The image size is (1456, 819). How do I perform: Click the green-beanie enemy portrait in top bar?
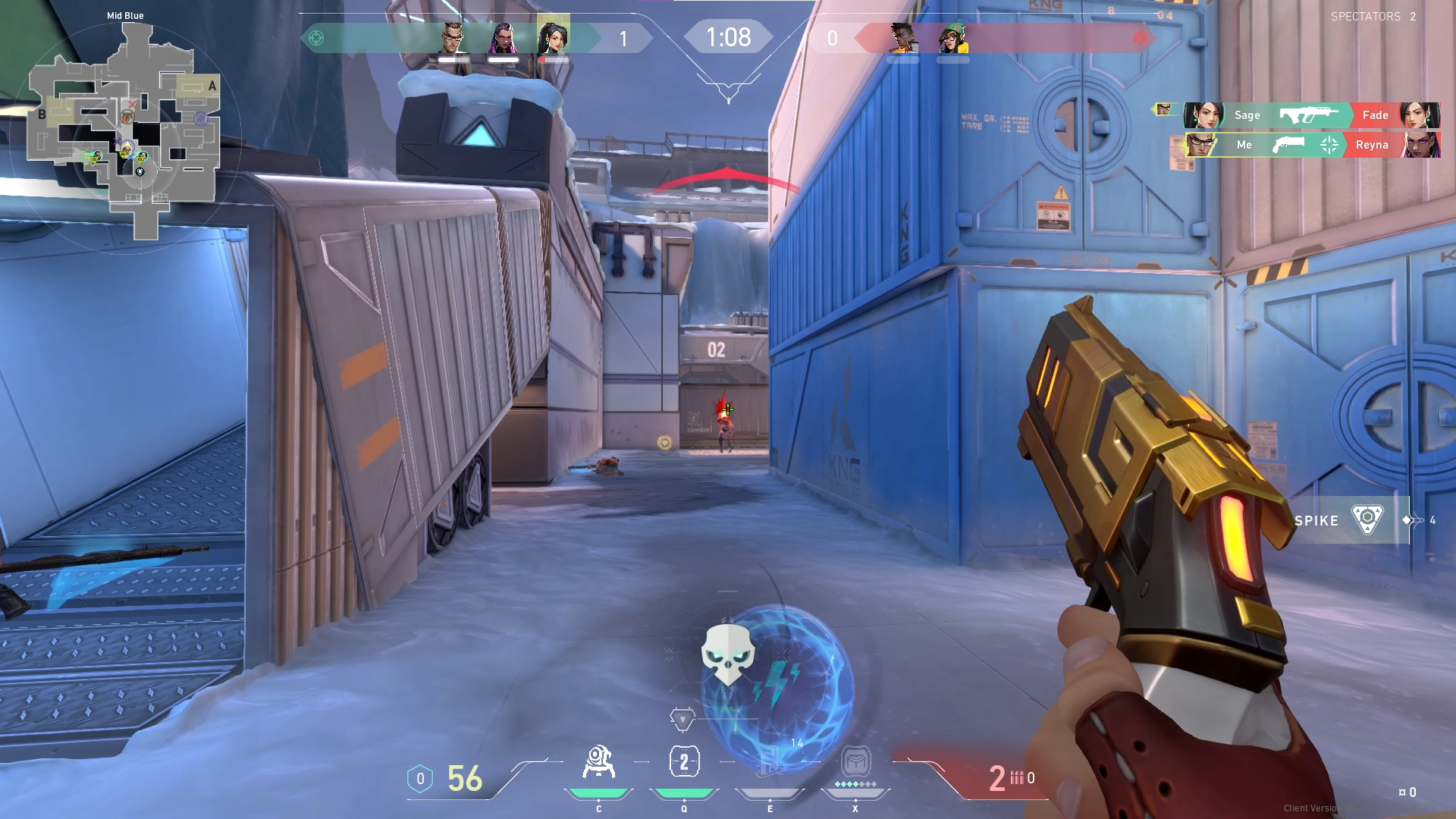click(x=953, y=37)
